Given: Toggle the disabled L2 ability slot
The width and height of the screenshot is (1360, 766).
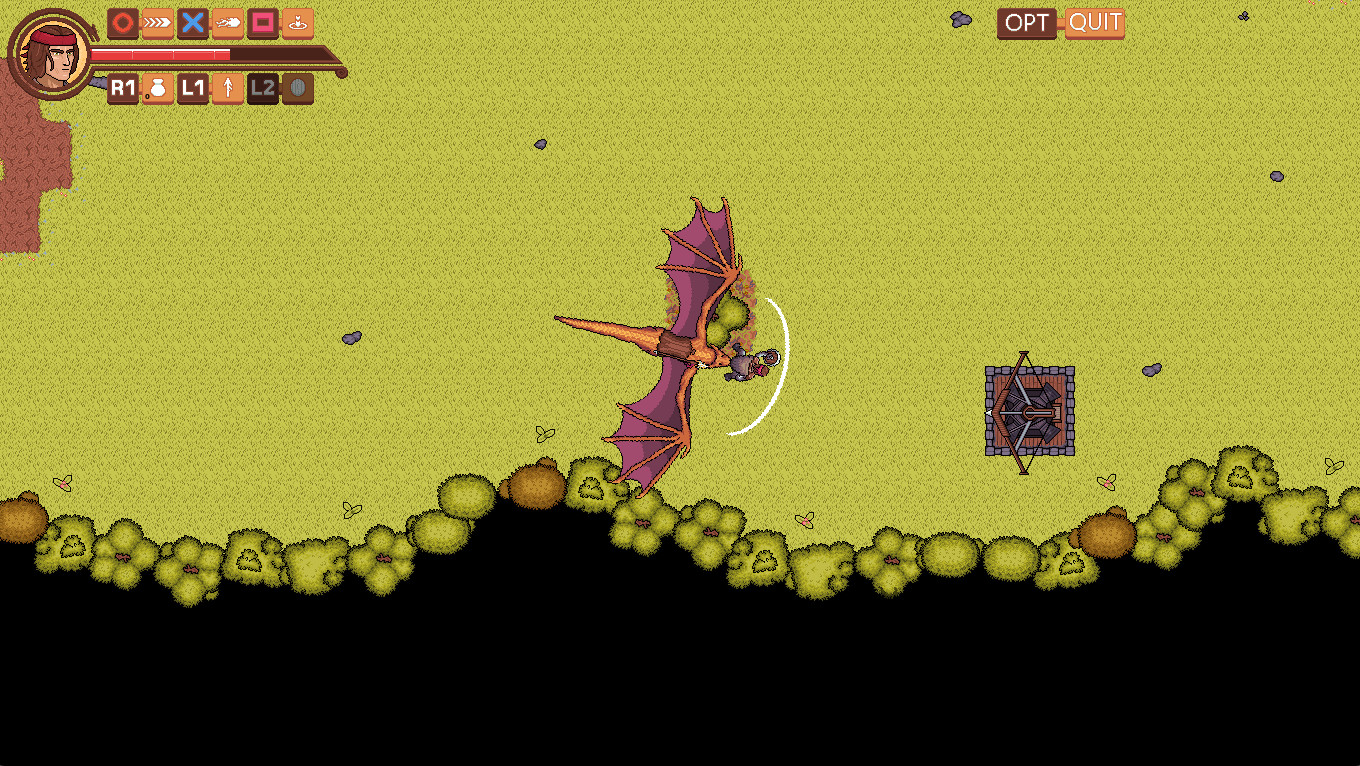Looking at the screenshot, I should (262, 89).
